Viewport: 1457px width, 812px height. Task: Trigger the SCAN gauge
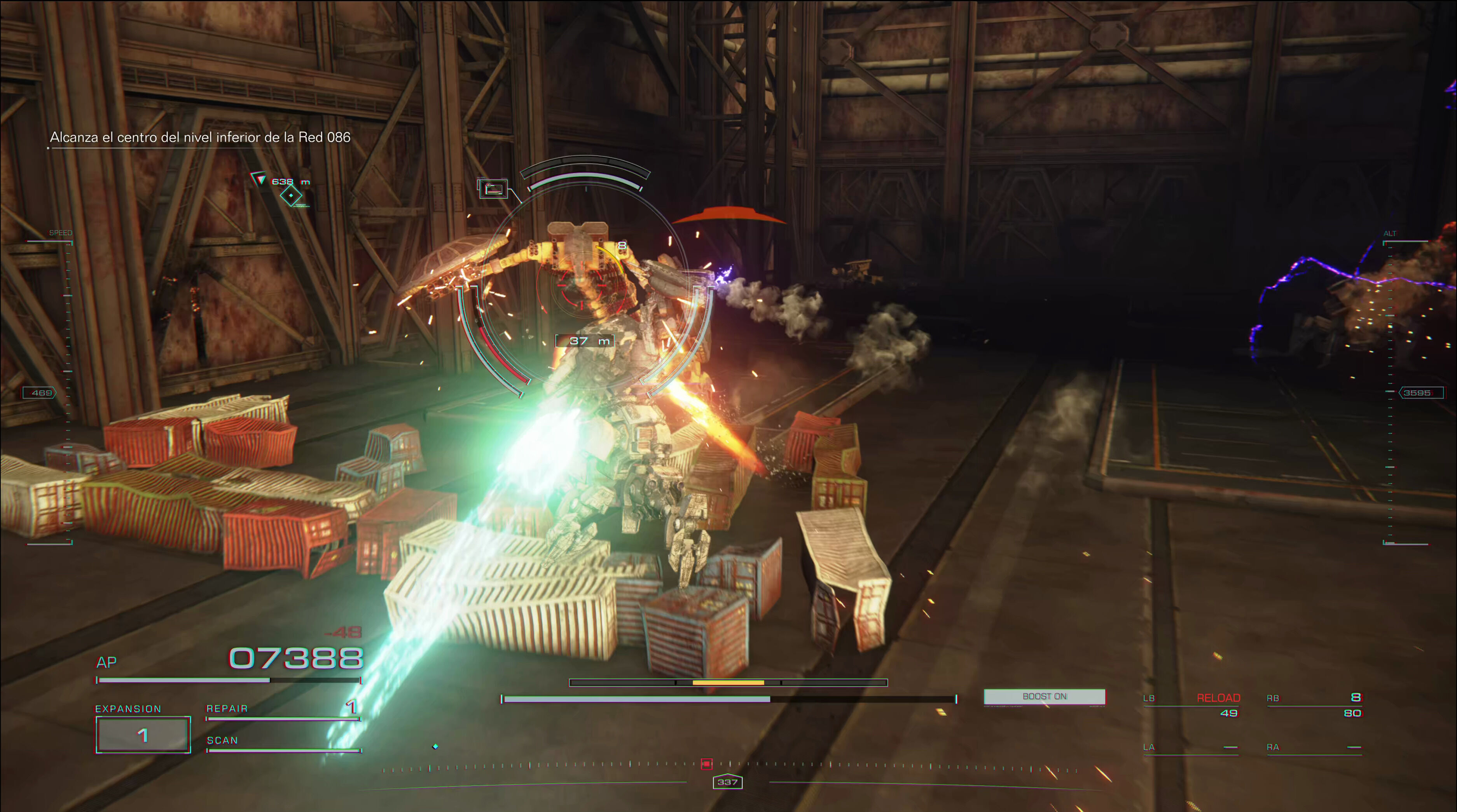(283, 745)
